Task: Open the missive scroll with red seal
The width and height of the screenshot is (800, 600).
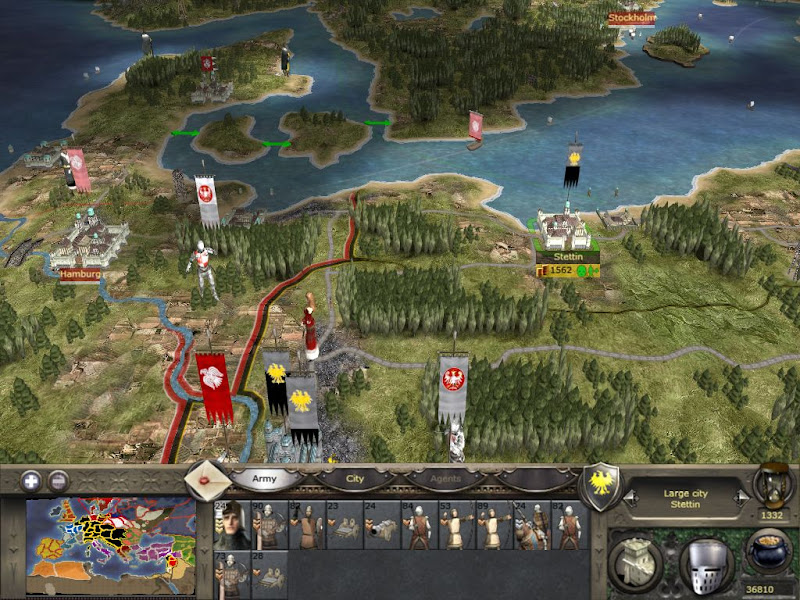Action: [x=208, y=481]
